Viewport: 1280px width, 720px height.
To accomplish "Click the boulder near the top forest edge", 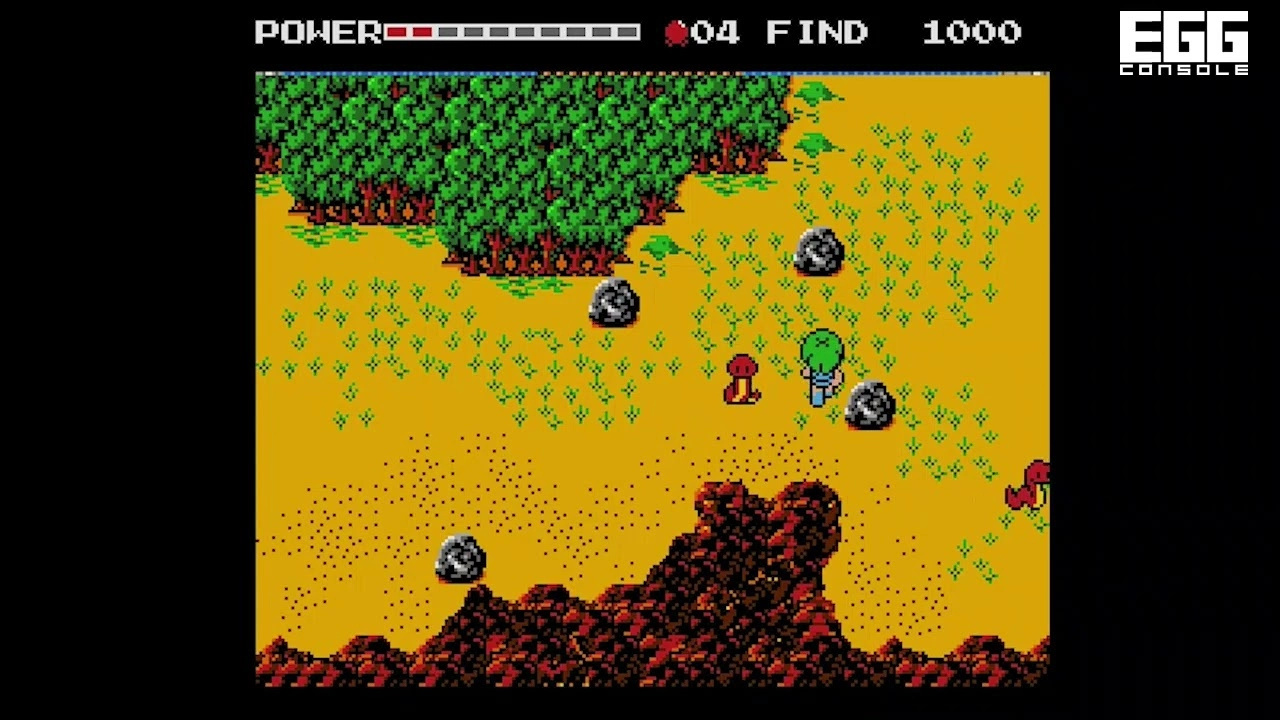I will 818,252.
